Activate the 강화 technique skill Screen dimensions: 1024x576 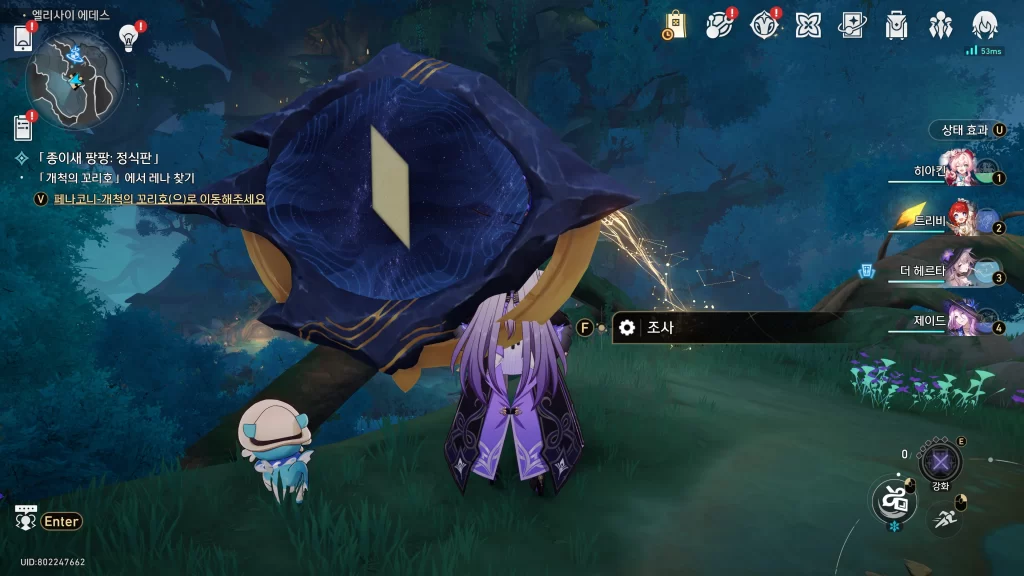pyautogui.click(x=940, y=462)
